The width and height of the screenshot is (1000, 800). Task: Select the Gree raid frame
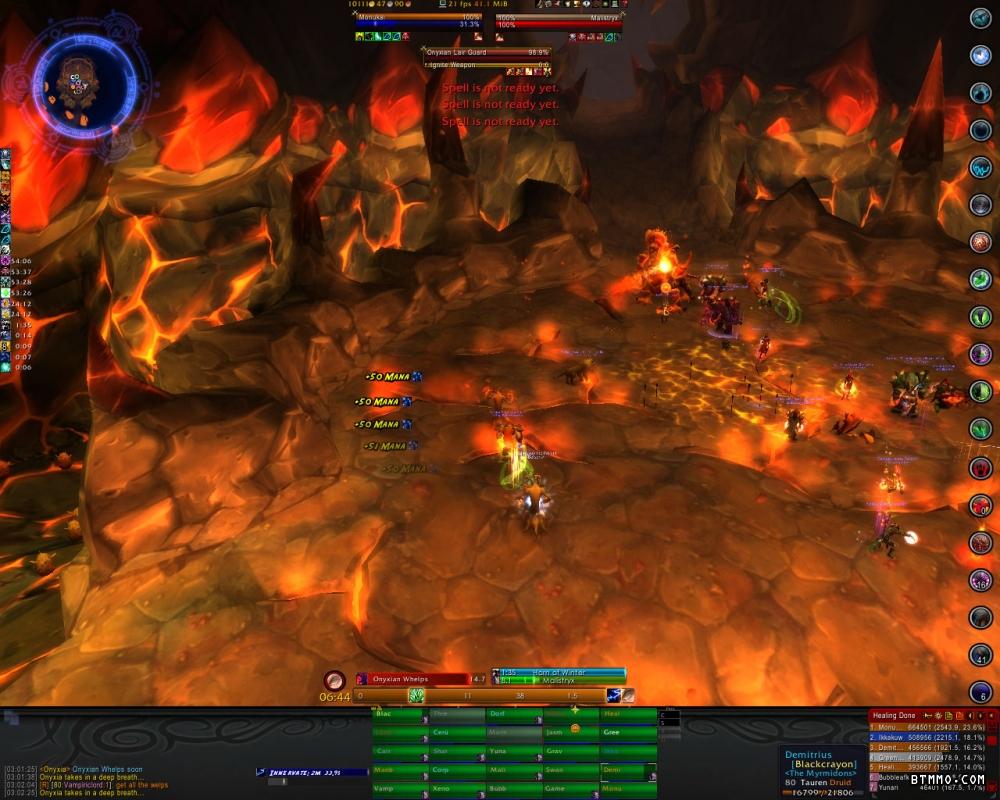pyautogui.click(x=628, y=733)
